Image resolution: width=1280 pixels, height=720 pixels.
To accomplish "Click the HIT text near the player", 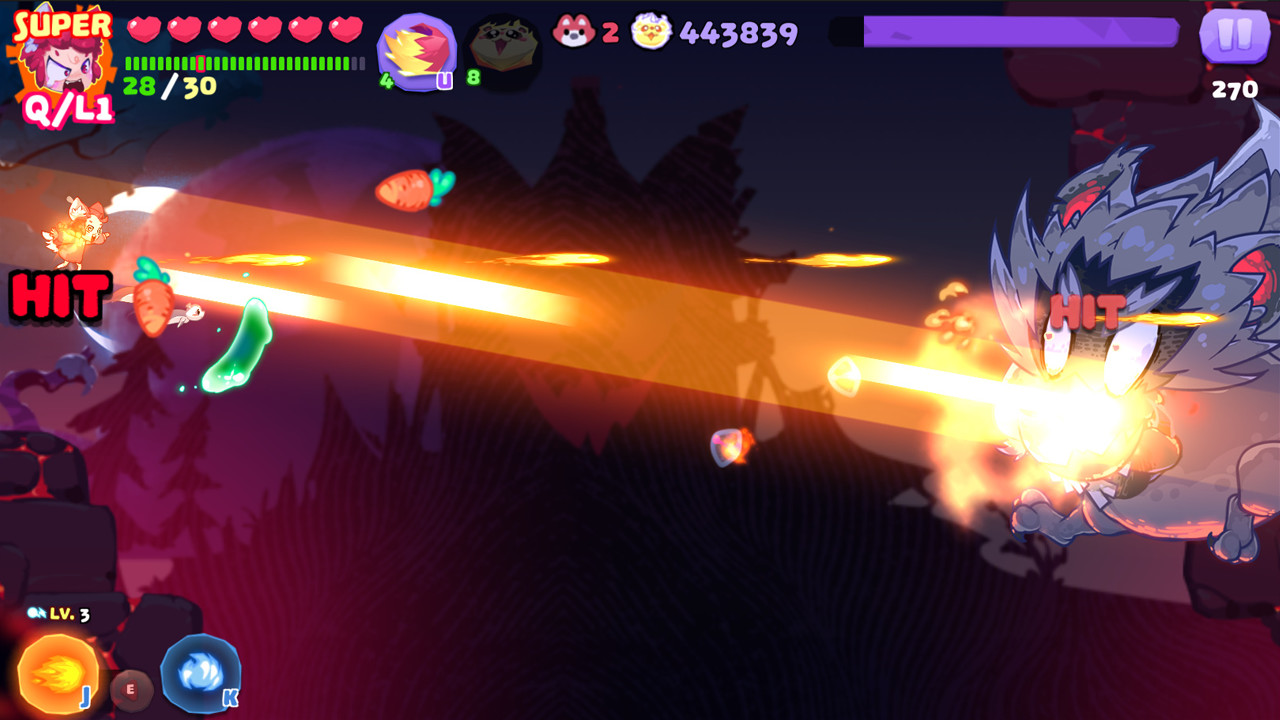I will [62, 294].
